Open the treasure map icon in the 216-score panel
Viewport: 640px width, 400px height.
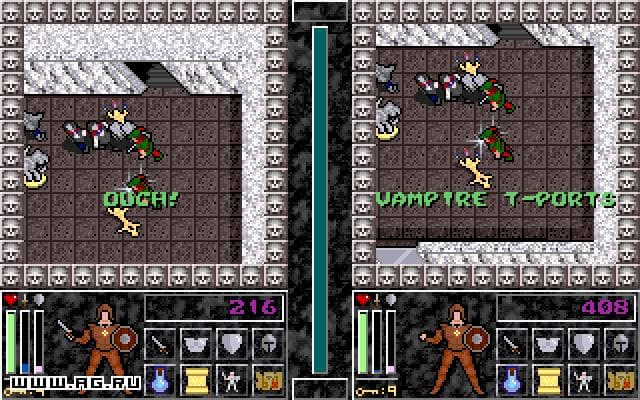(269, 379)
